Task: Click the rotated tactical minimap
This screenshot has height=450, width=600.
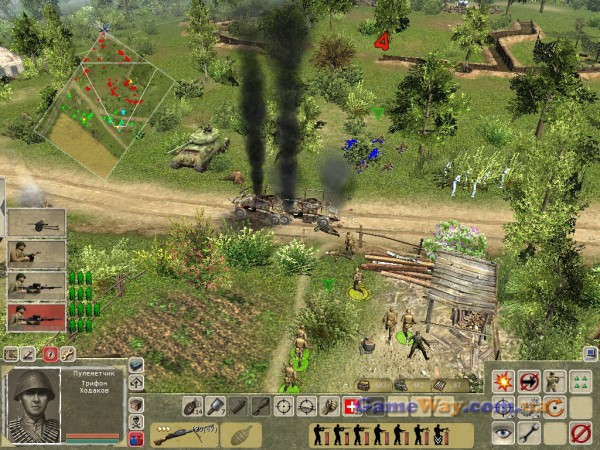Action: click(x=103, y=102)
